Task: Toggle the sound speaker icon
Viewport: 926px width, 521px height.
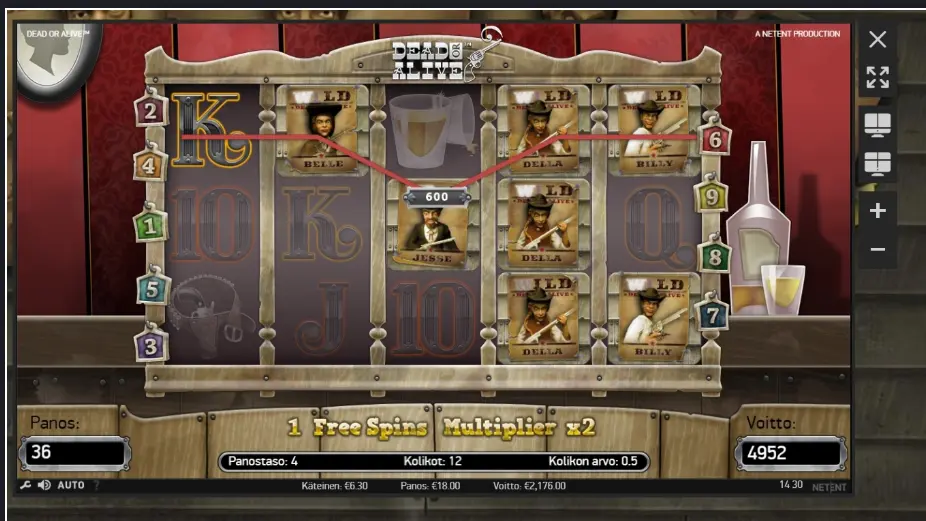Action: [44, 485]
